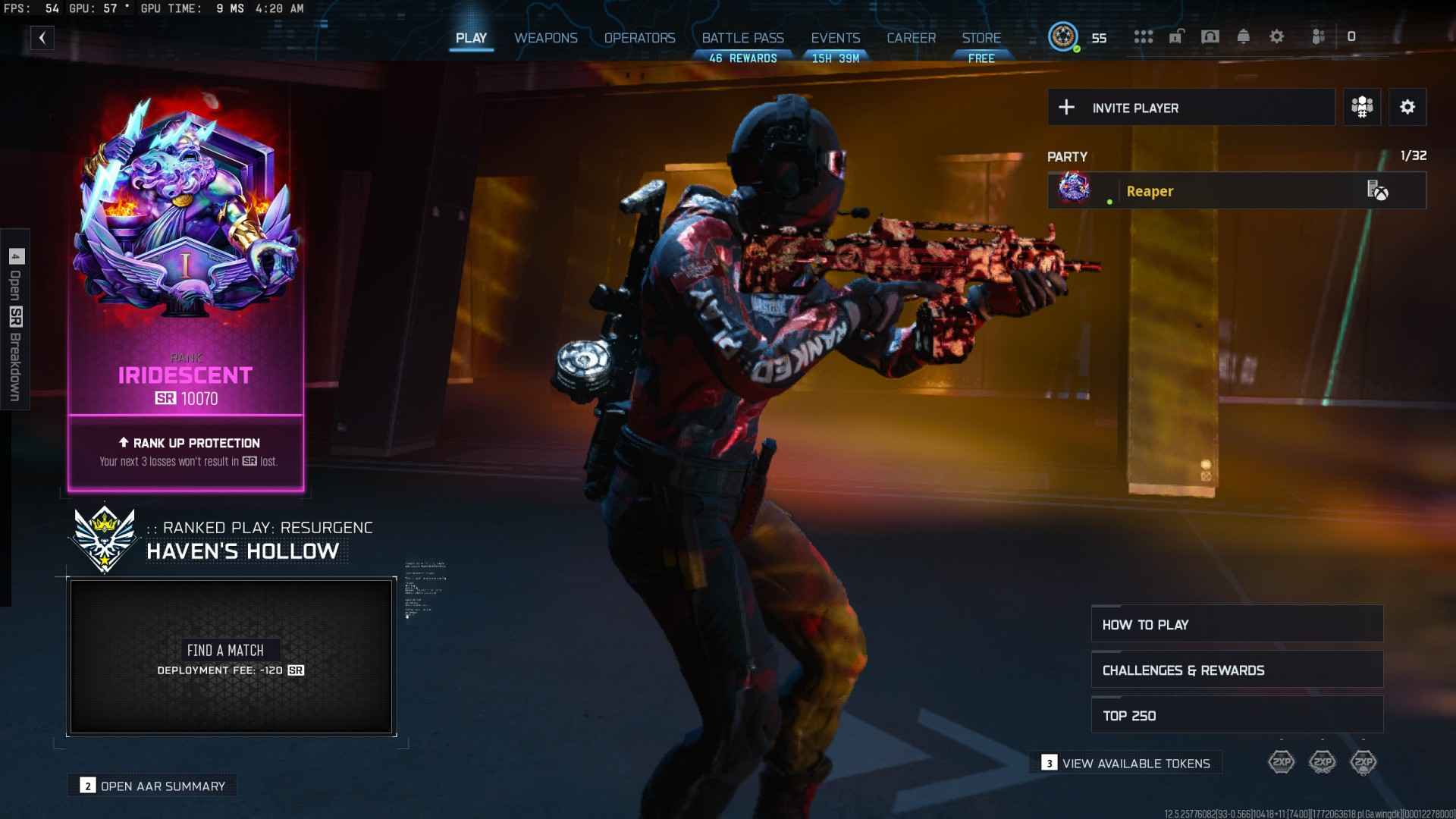Viewport: 1456px width, 819px height.
Task: Switch to the Weapons tab
Action: (x=545, y=37)
